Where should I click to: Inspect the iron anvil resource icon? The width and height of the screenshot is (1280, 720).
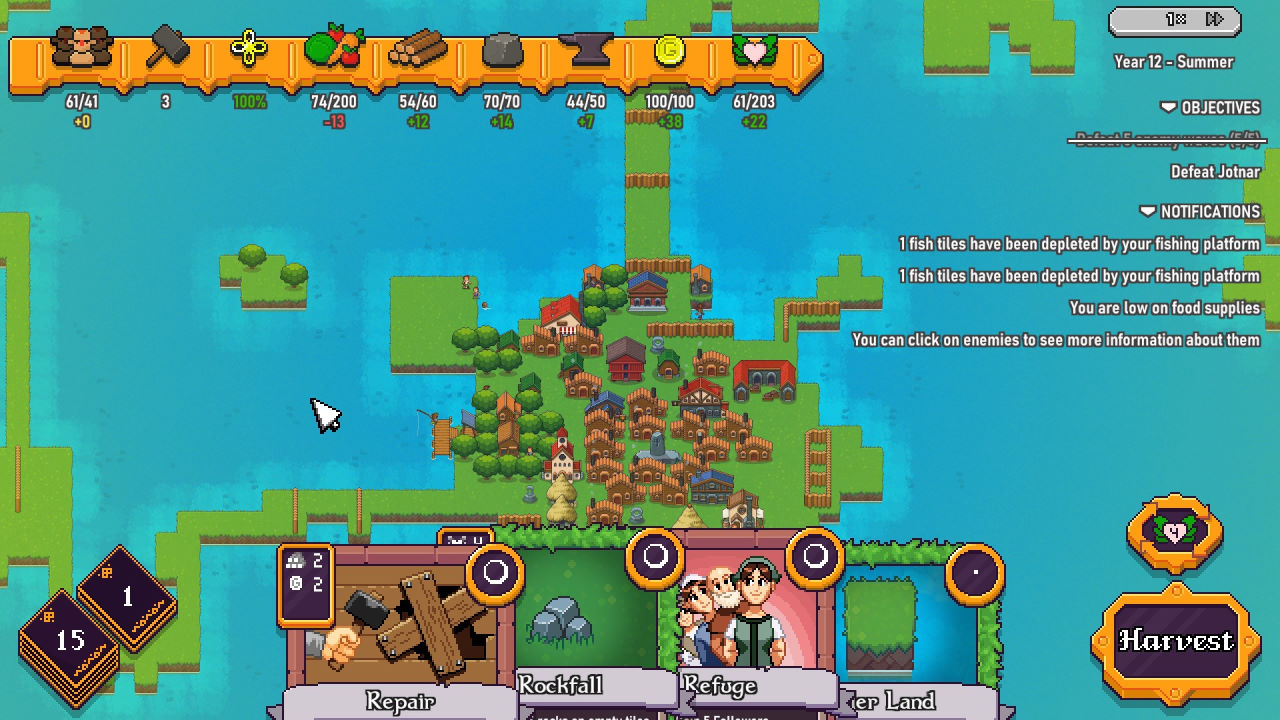586,49
